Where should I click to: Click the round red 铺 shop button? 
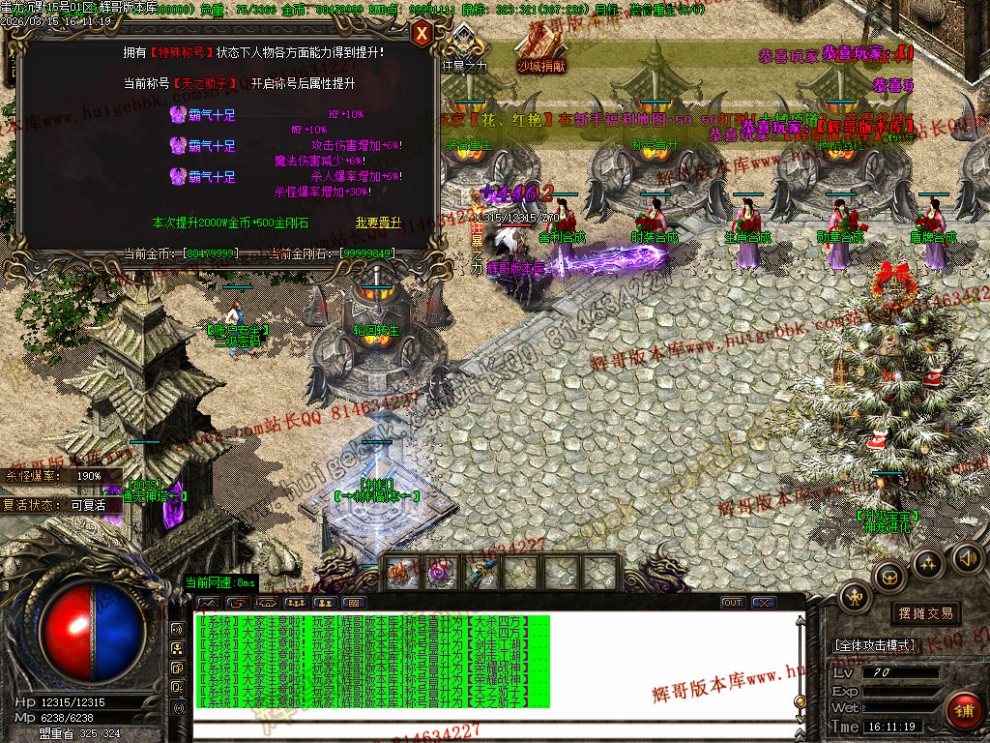click(x=964, y=712)
